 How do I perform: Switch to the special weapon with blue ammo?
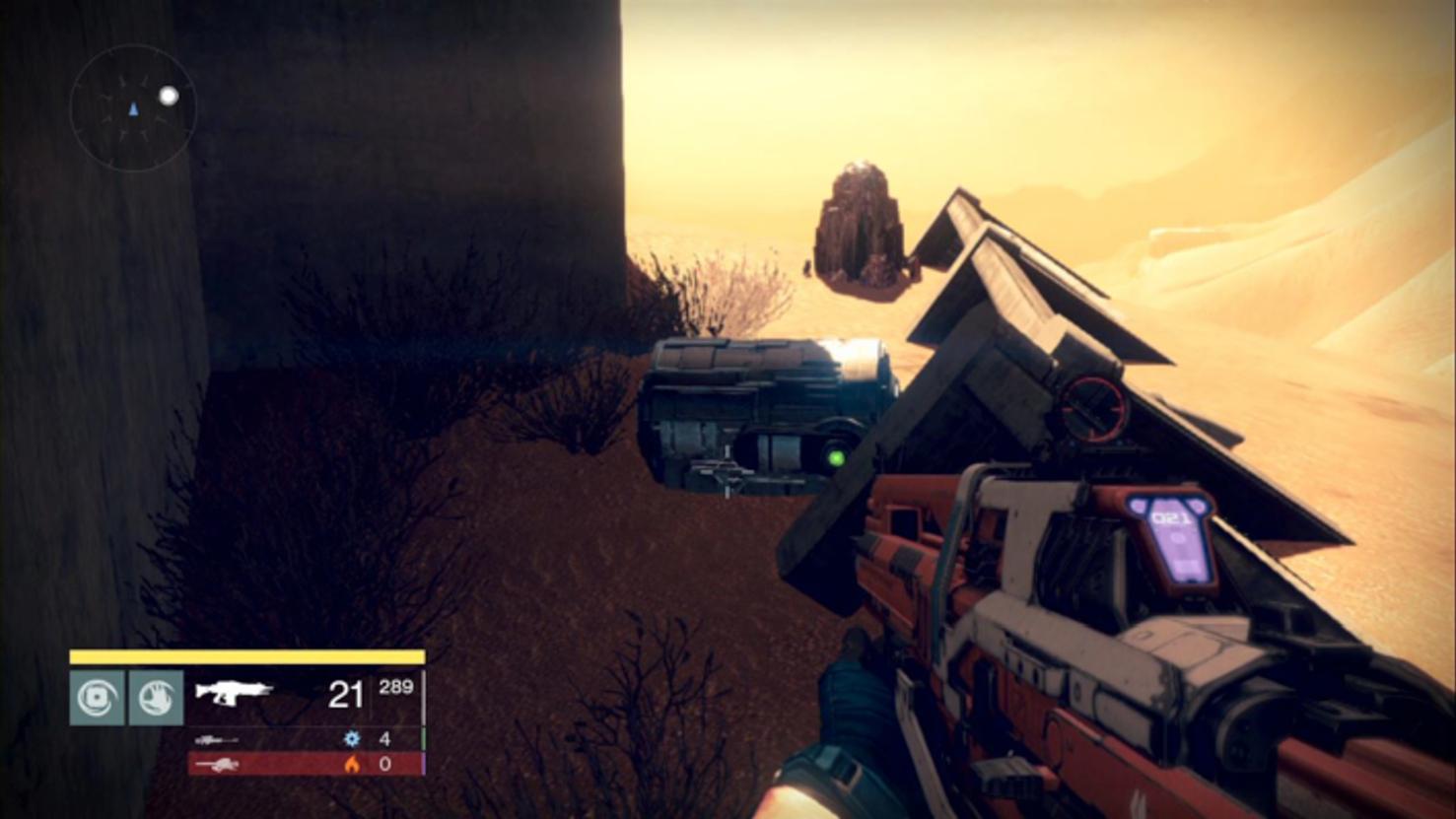(x=217, y=739)
